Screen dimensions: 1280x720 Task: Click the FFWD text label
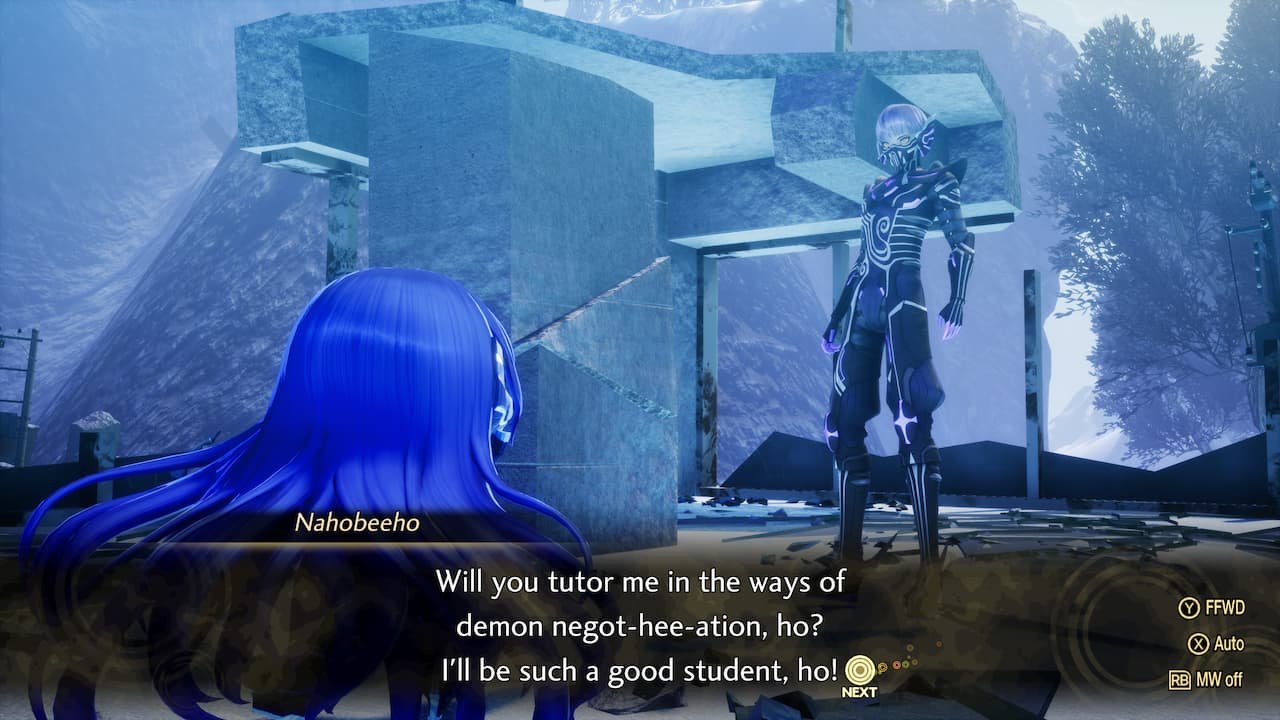[x=1226, y=607]
